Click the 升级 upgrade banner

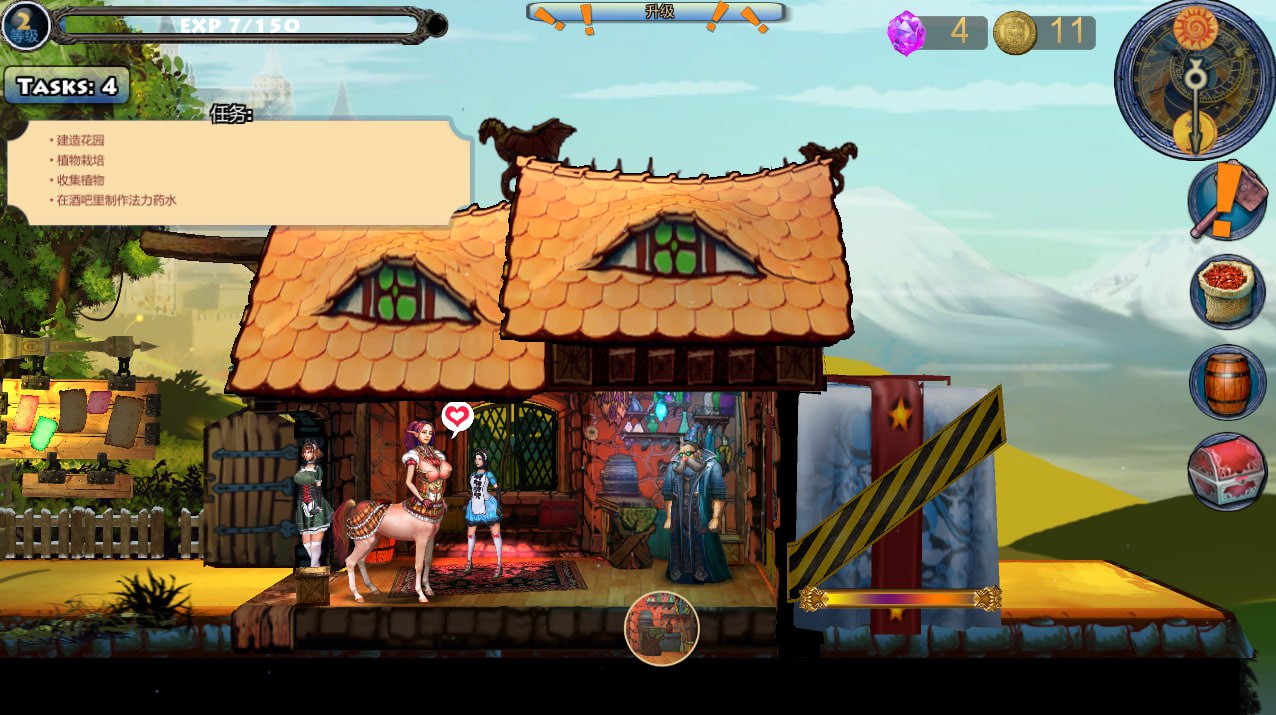658,13
